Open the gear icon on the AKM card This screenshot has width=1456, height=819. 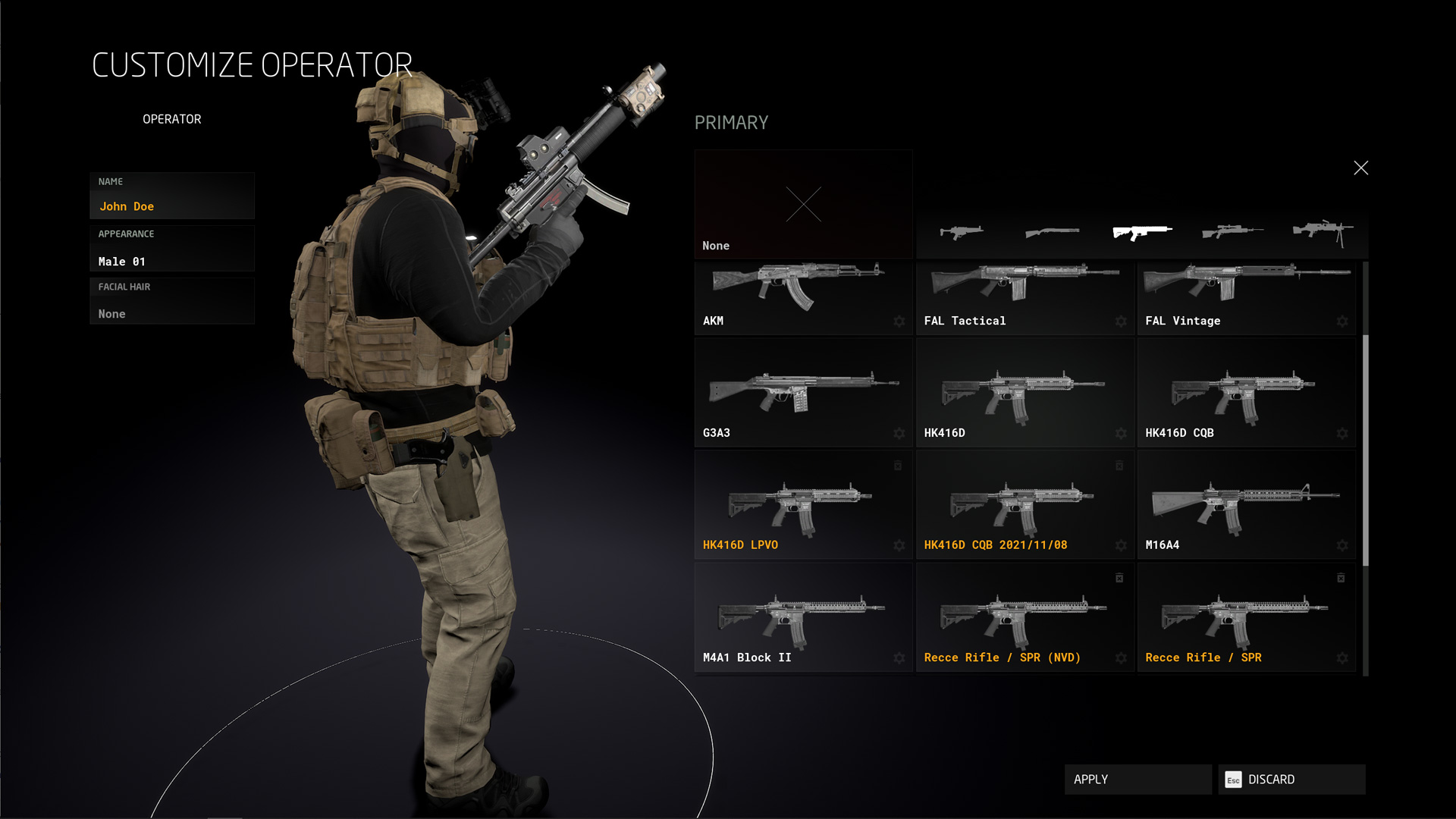pyautogui.click(x=899, y=321)
